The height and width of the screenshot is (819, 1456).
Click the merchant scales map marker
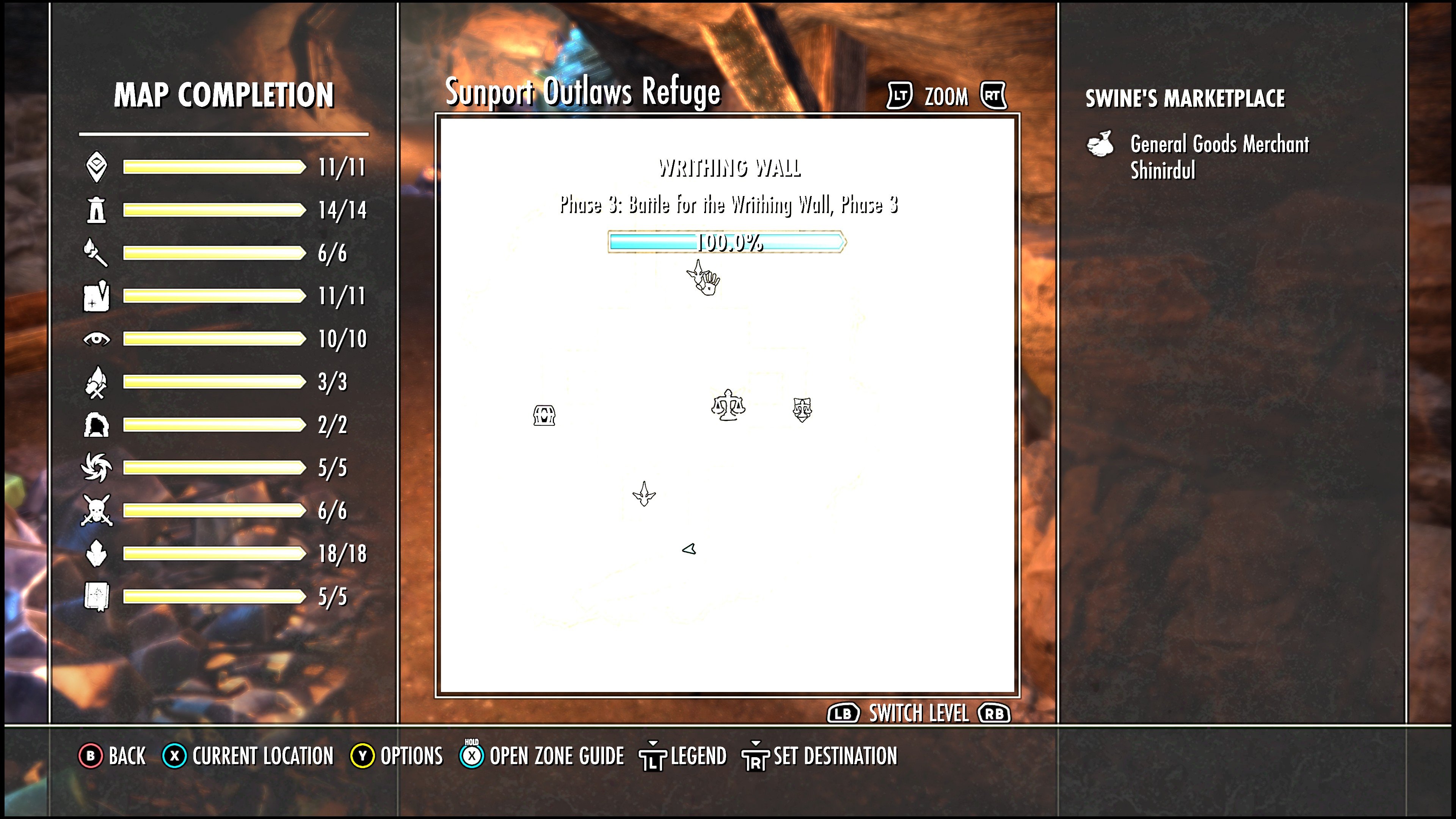click(728, 405)
